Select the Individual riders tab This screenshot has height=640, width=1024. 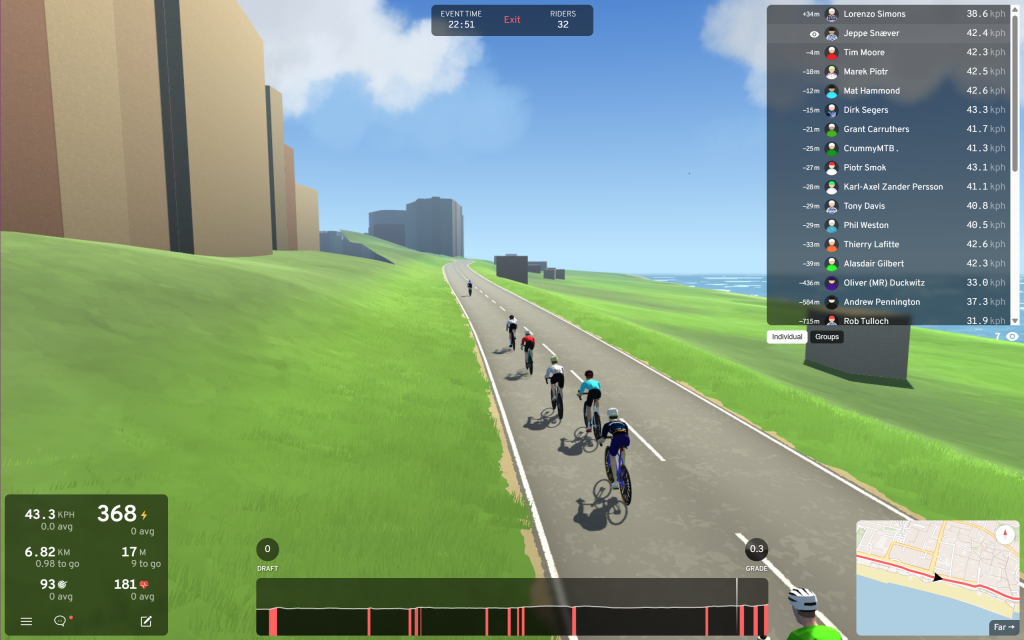tap(787, 337)
